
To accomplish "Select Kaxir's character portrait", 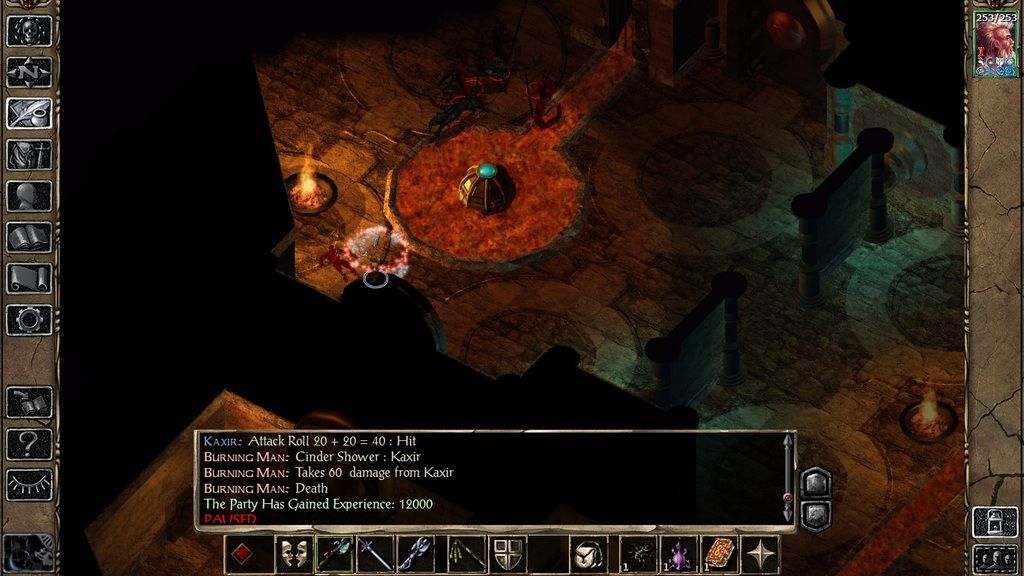I will click(995, 47).
